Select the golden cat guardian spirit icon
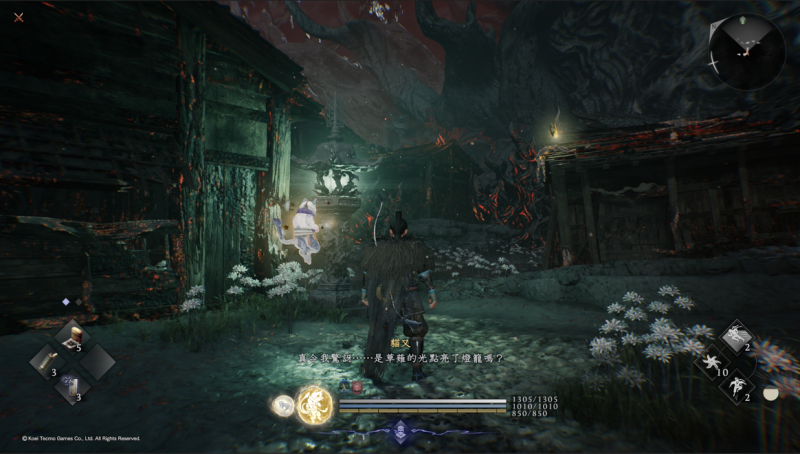 click(315, 404)
